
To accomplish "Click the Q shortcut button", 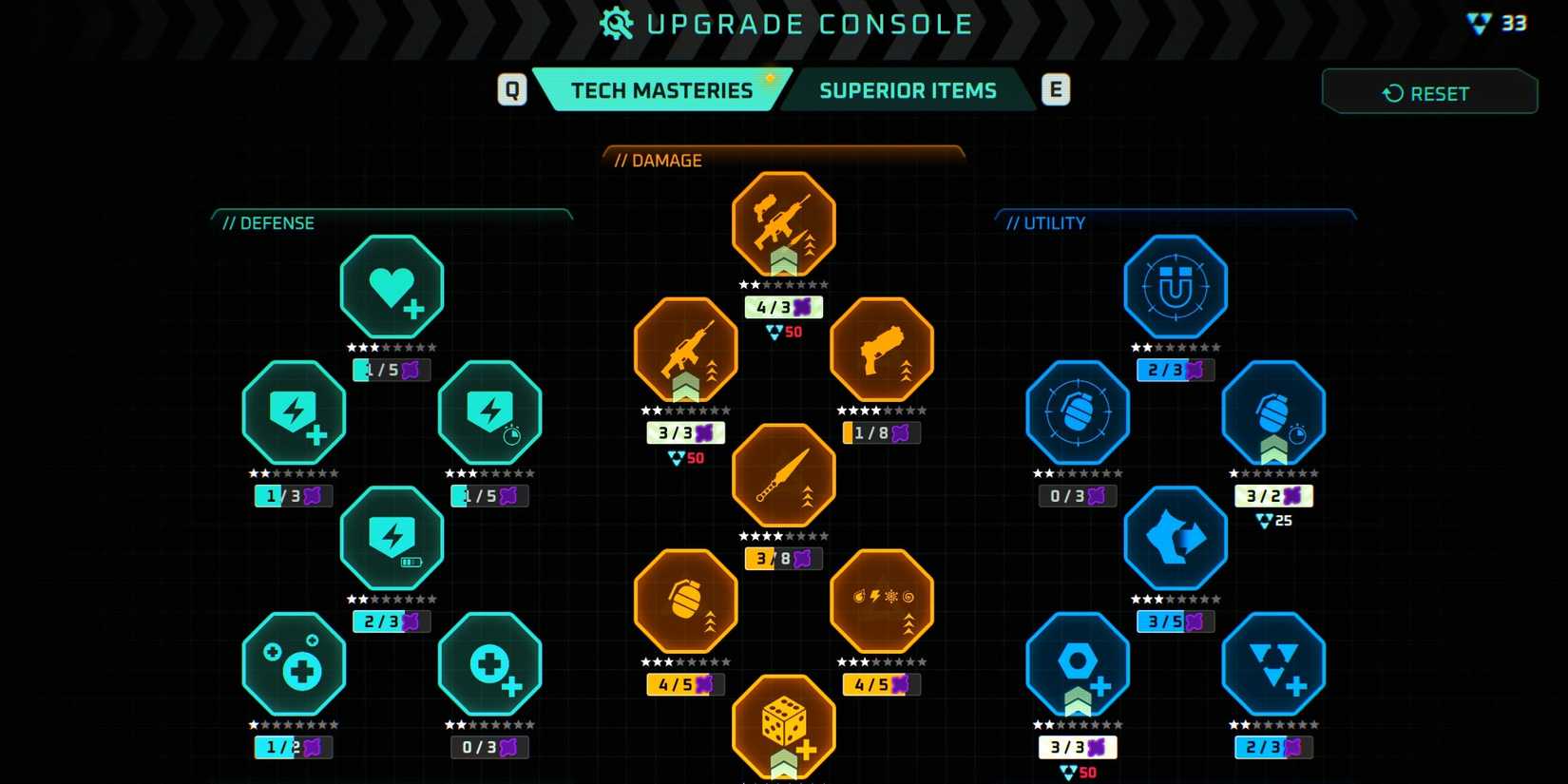I will [x=512, y=89].
